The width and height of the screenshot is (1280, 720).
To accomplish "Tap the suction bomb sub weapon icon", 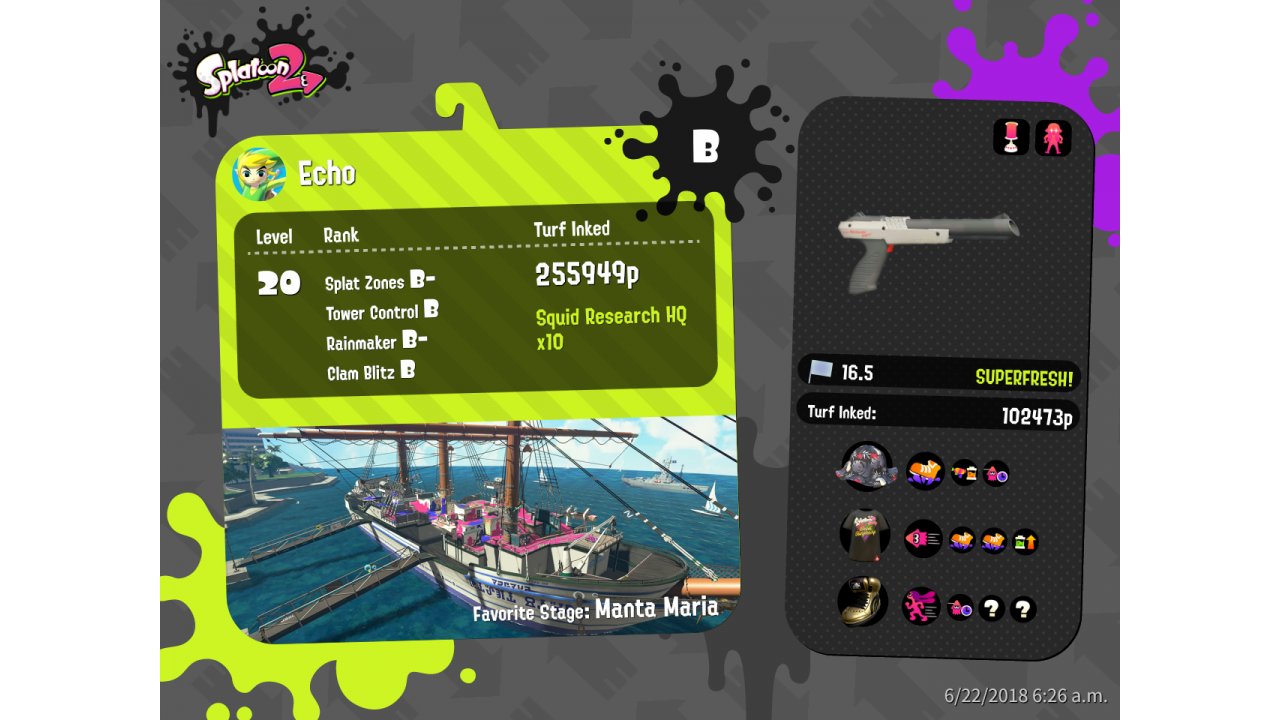I will point(1011,137).
